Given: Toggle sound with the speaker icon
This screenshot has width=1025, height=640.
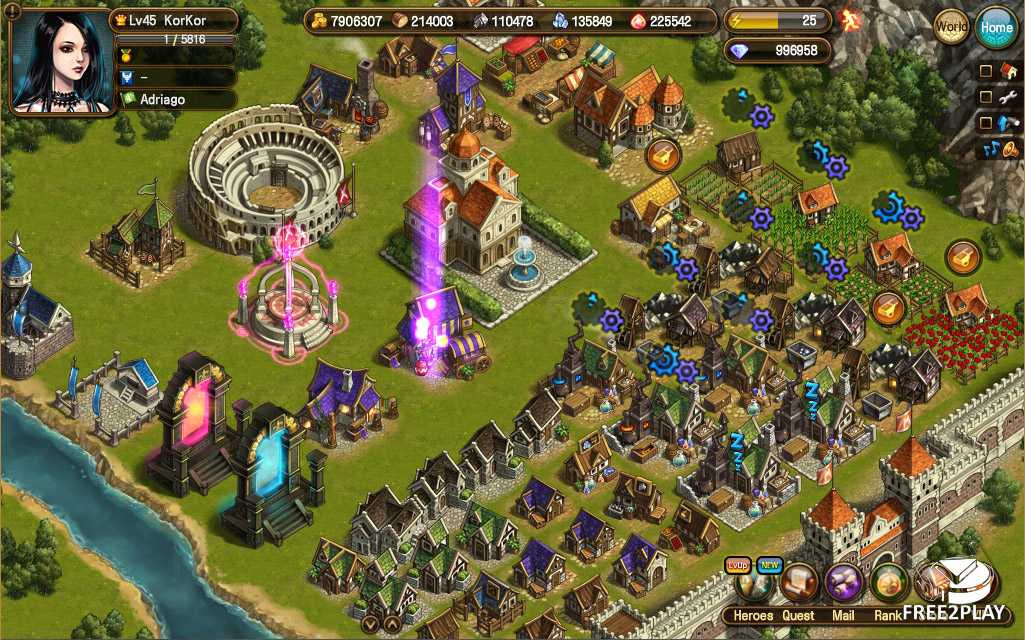Looking at the screenshot, I should point(1008,149).
